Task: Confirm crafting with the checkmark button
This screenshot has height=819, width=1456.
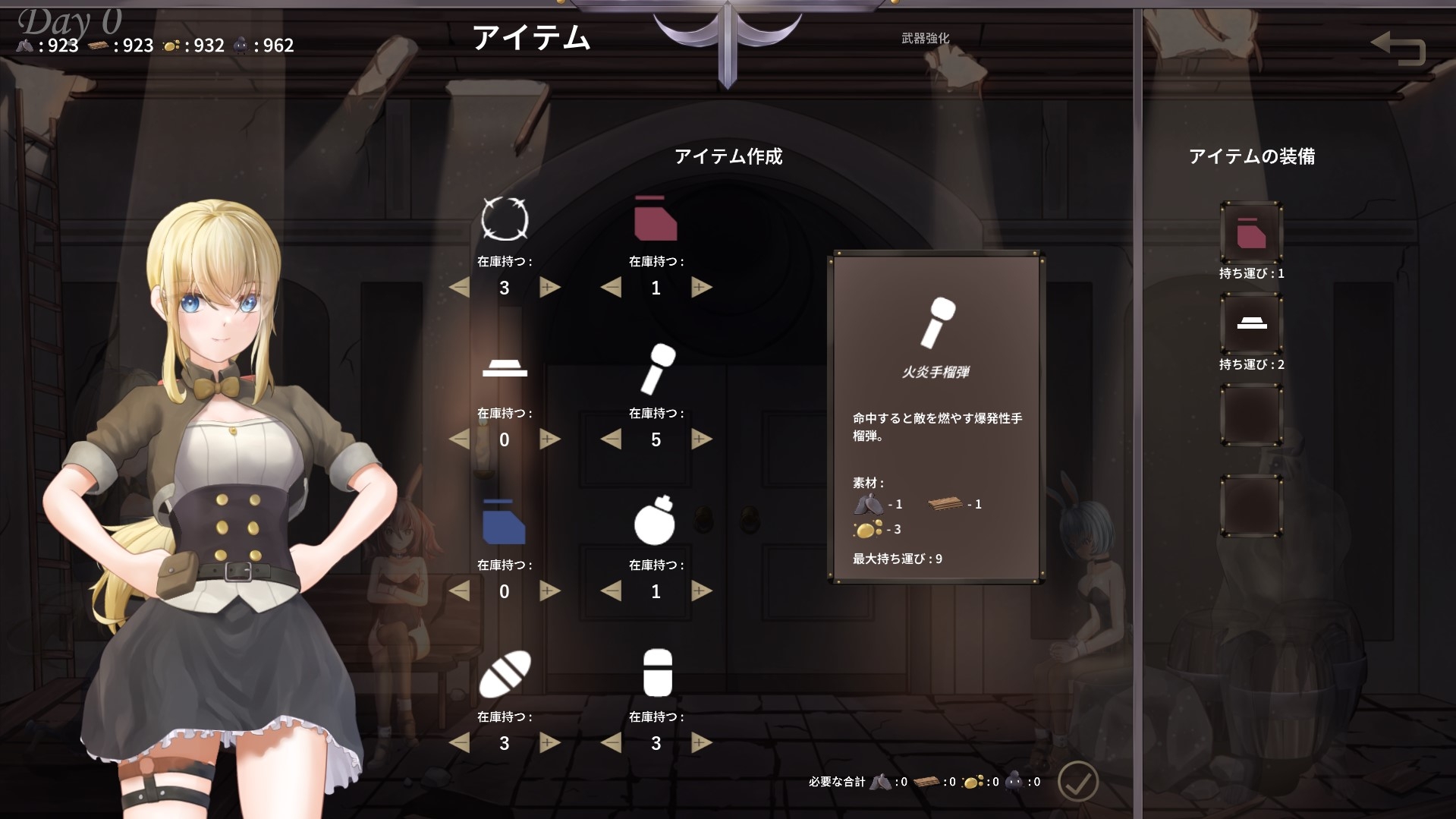Action: tap(1080, 782)
